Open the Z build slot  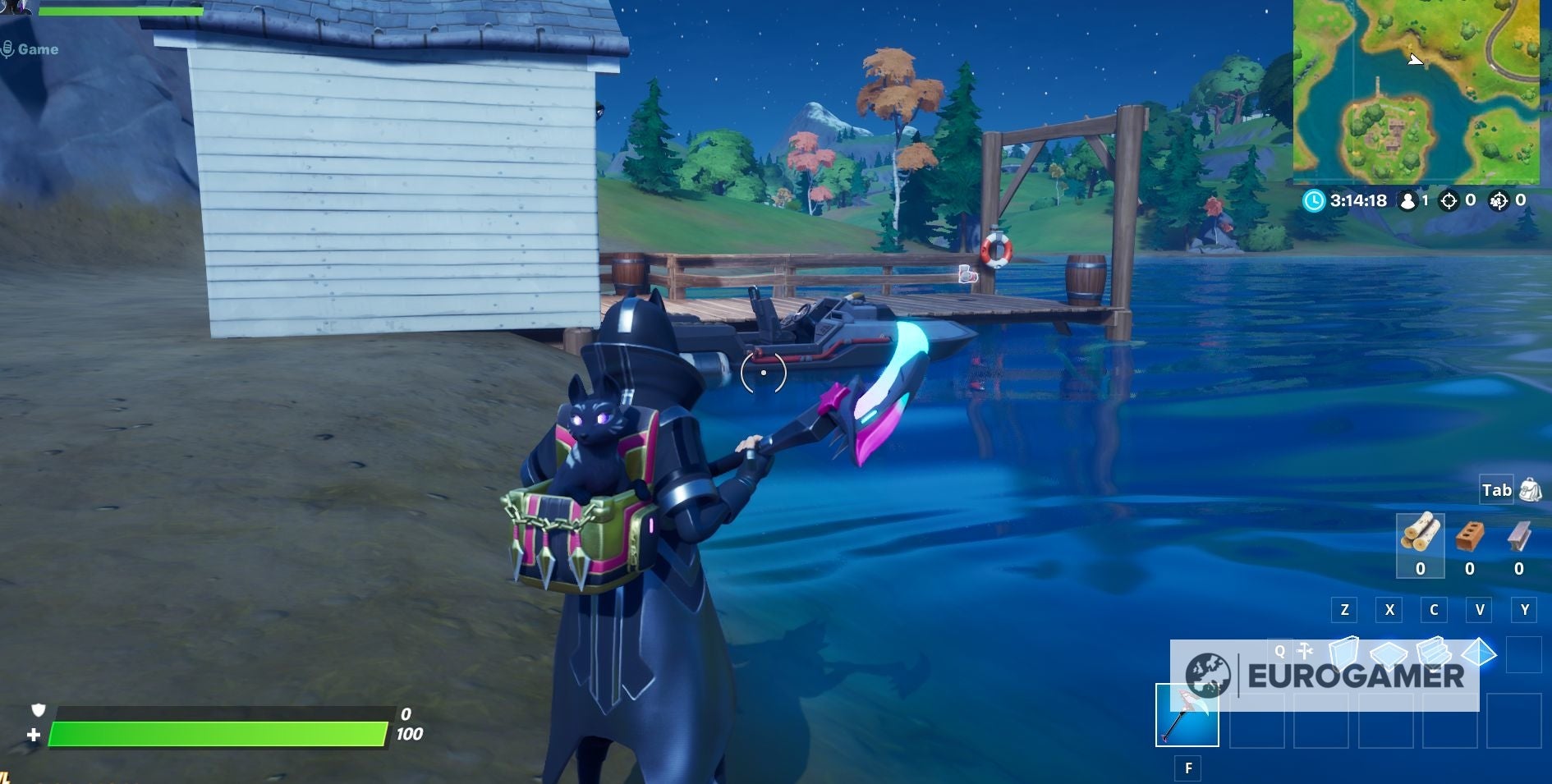click(x=1344, y=610)
